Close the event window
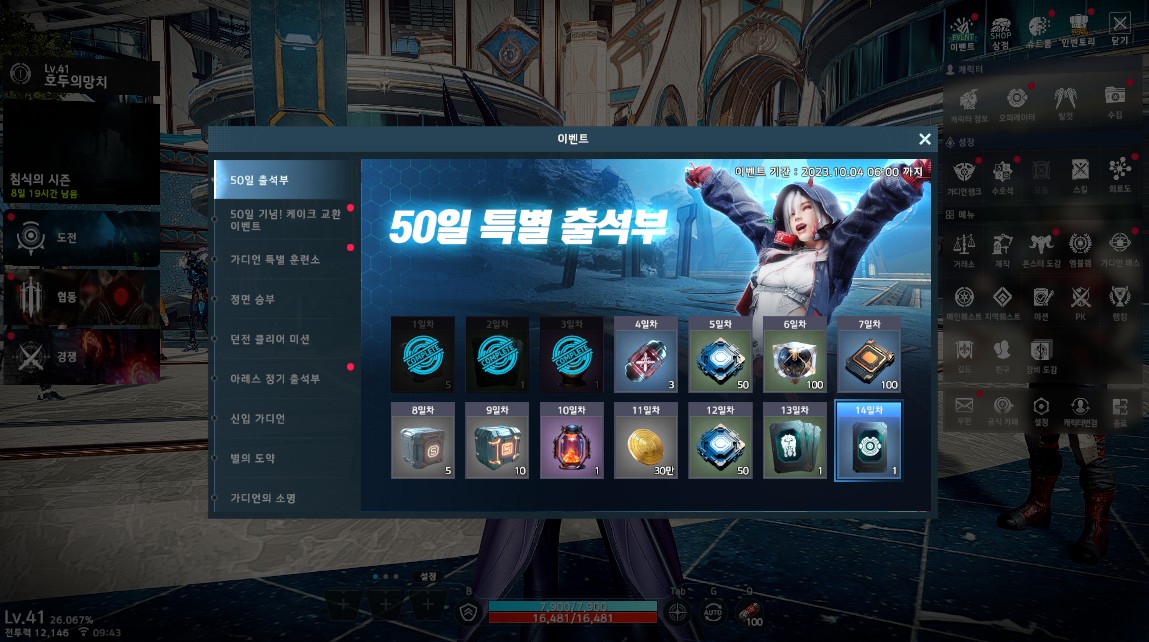The image size is (1149, 642). tap(925, 140)
